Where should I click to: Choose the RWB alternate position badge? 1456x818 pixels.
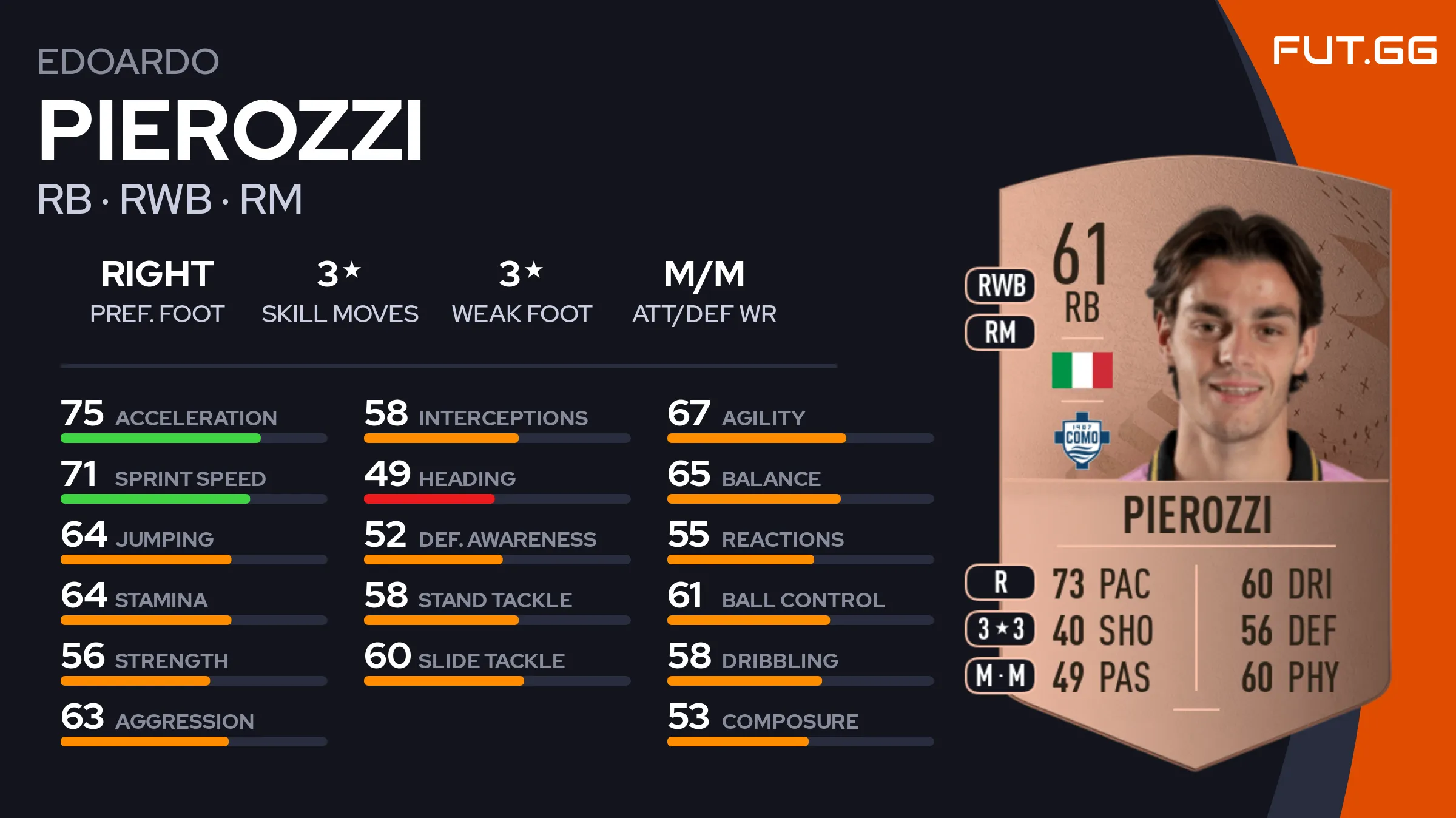[x=1000, y=285]
